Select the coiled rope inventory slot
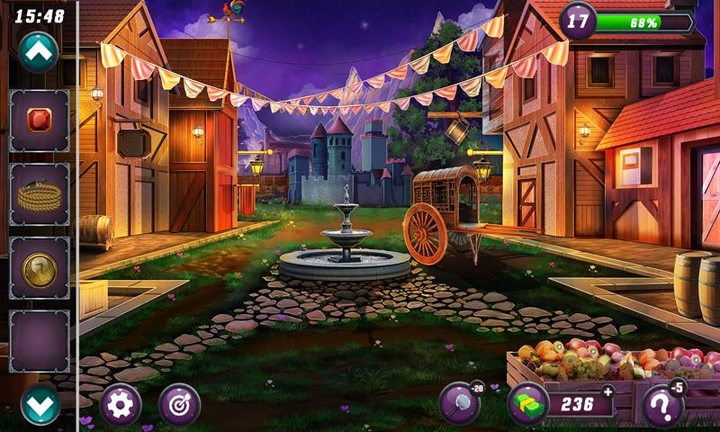720x432 pixels. [40, 194]
